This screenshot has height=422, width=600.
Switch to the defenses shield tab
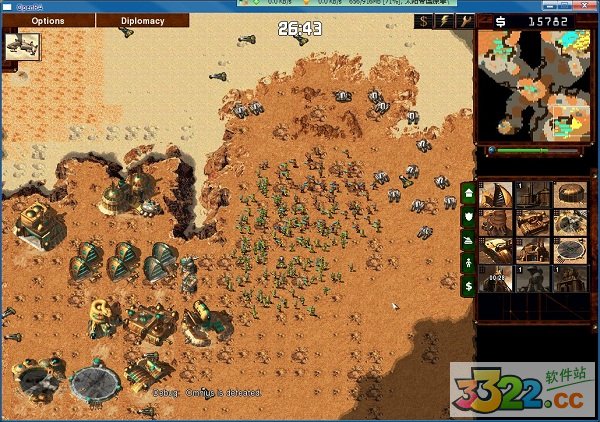pos(467,214)
